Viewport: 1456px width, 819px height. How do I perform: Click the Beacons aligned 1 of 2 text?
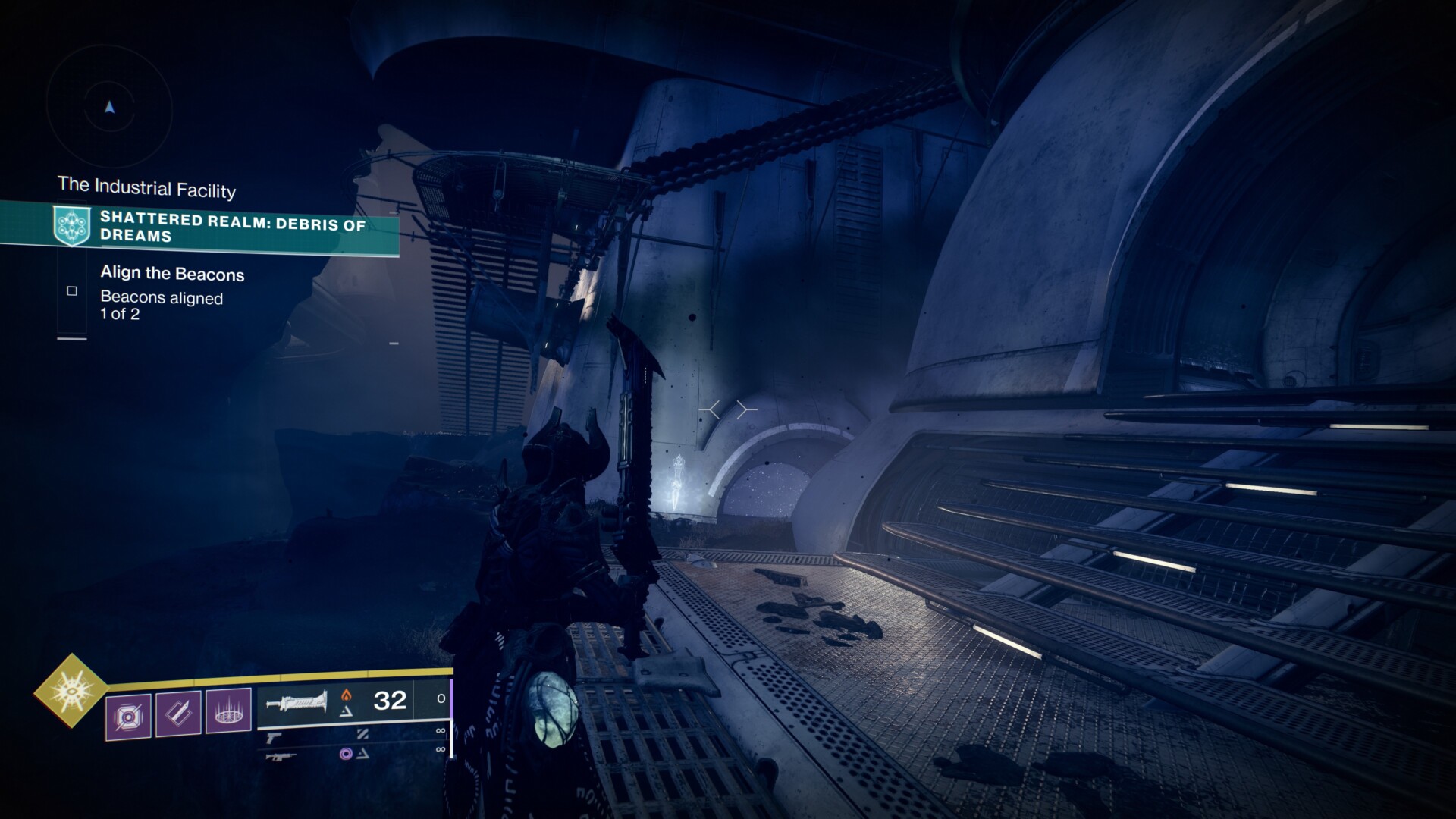pos(159,305)
